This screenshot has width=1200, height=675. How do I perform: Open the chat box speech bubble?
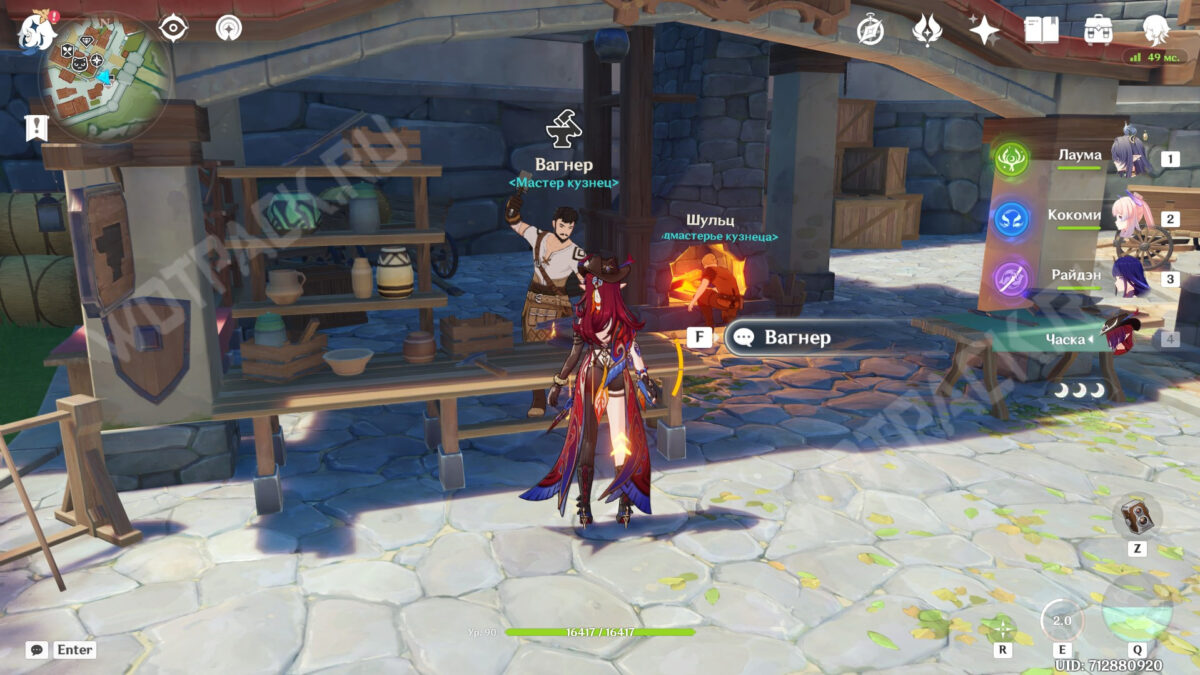point(36,650)
